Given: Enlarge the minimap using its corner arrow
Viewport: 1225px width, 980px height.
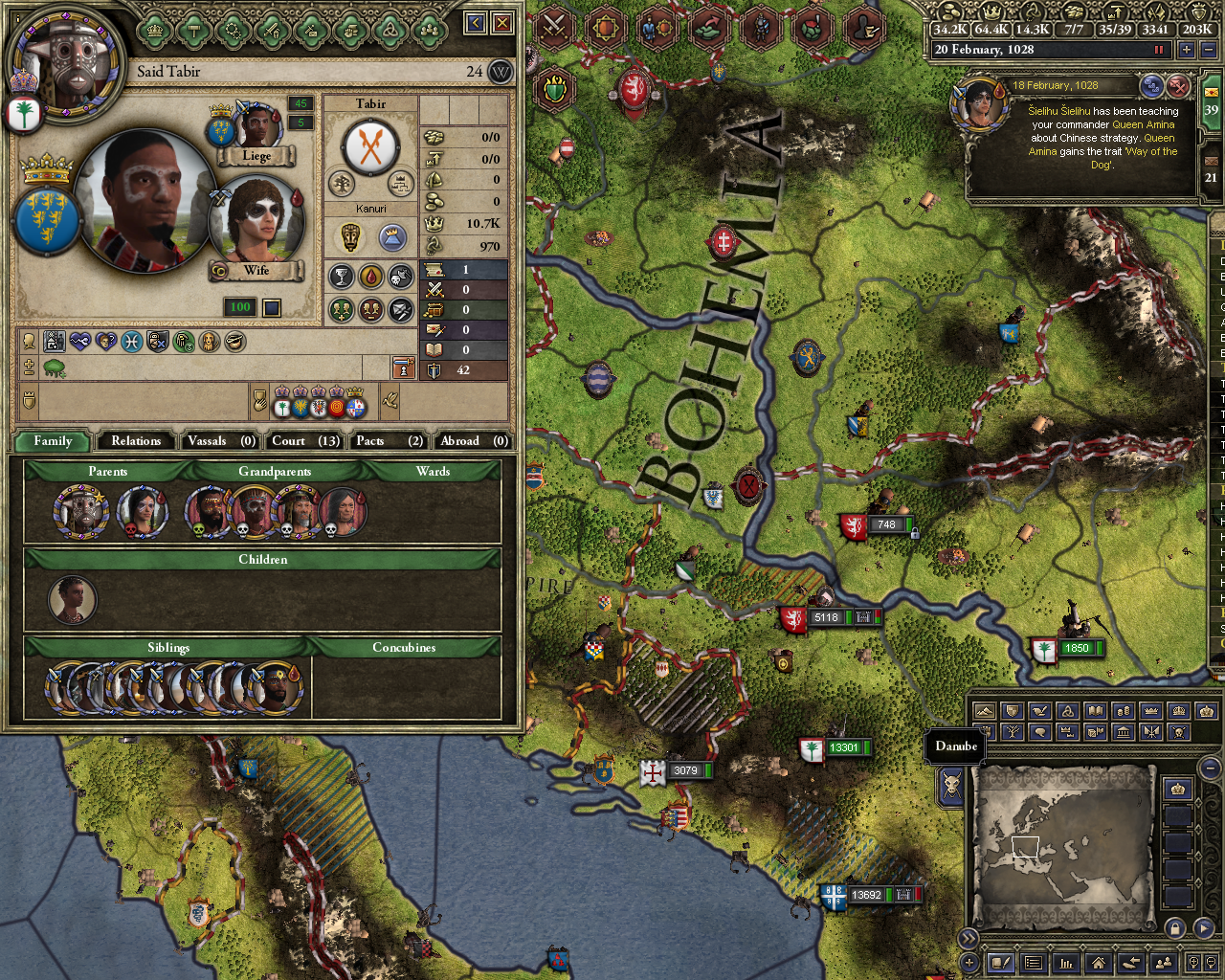Looking at the screenshot, I should pos(1204,927).
